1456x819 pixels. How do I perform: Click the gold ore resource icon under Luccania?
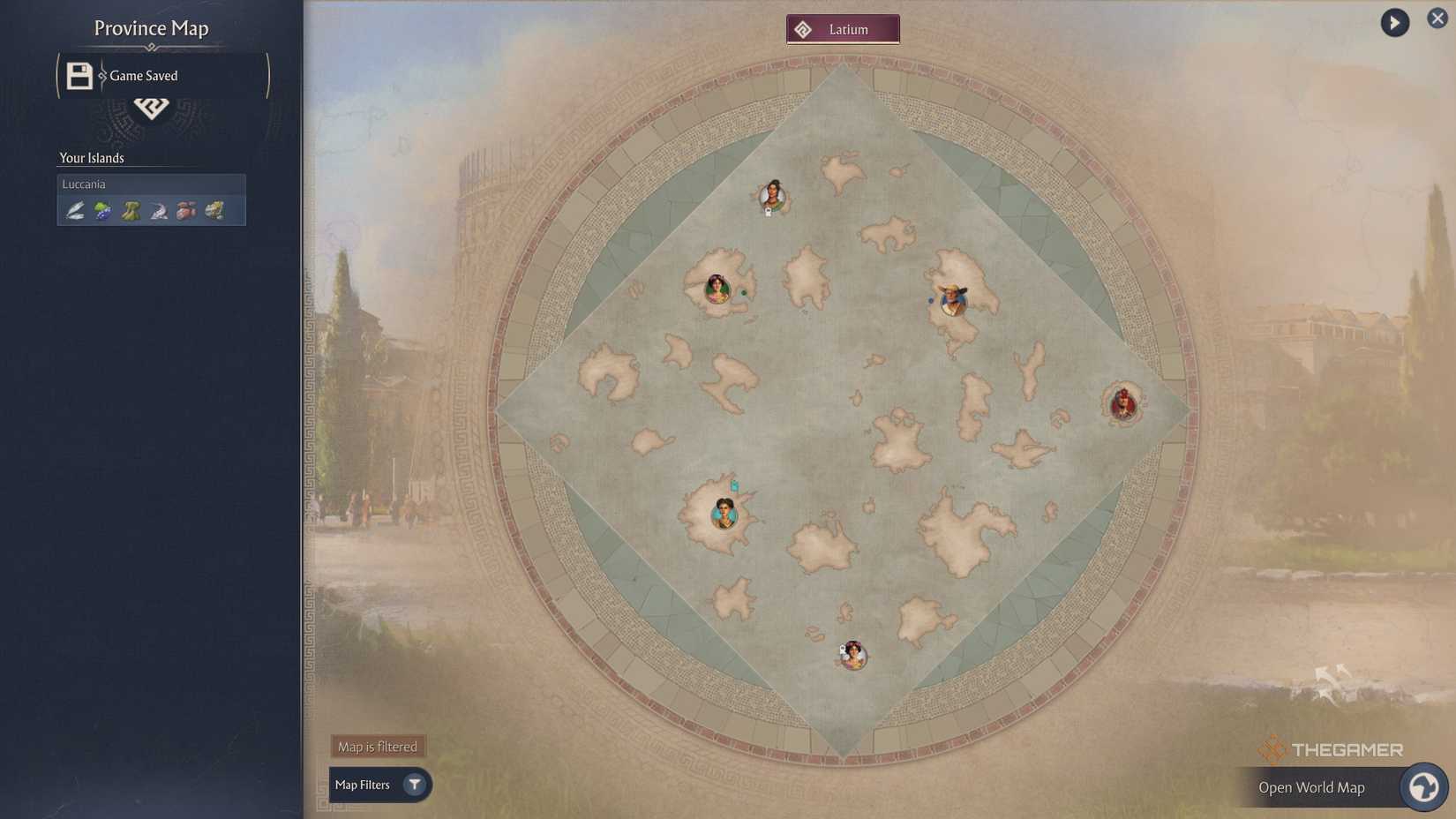(x=214, y=210)
